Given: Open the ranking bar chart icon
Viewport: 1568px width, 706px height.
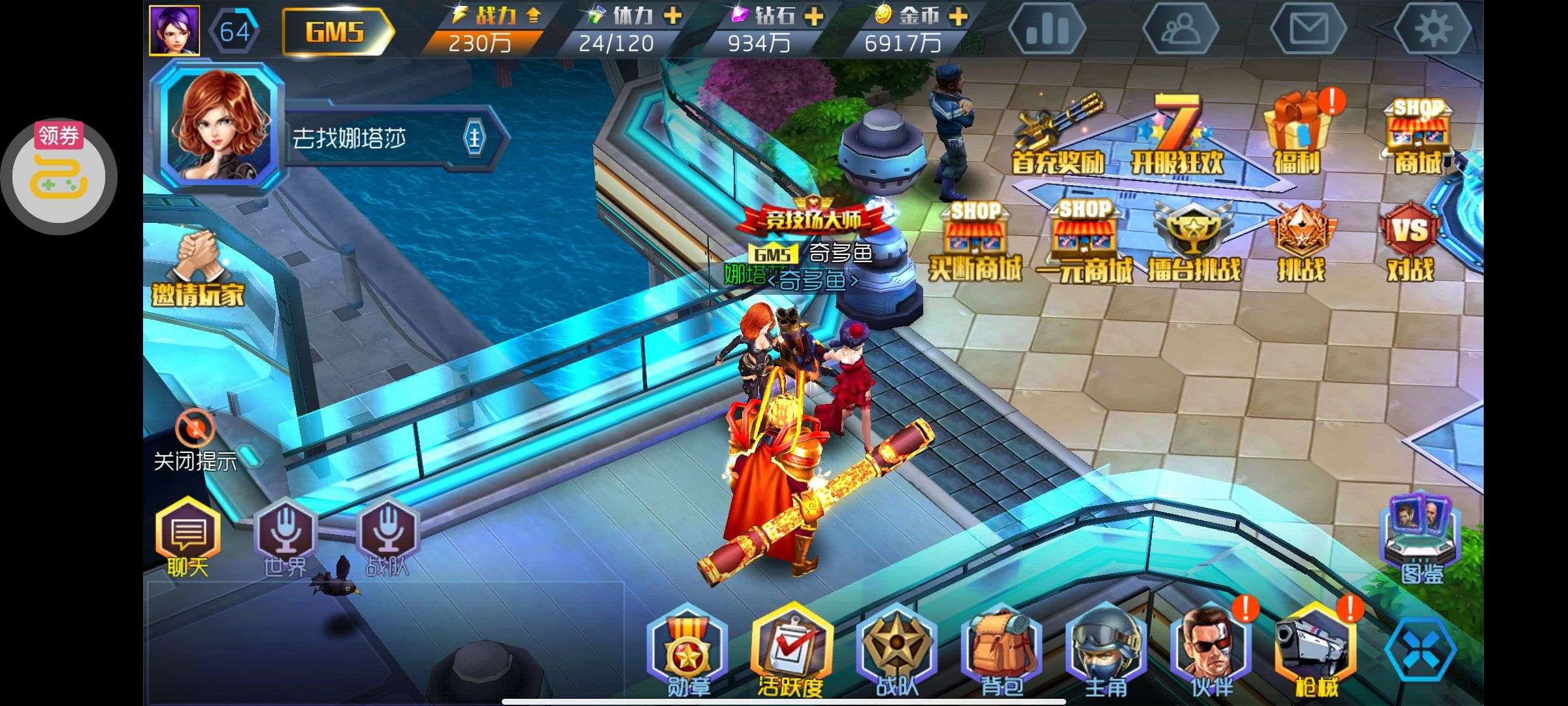Looking at the screenshot, I should click(x=1047, y=29).
